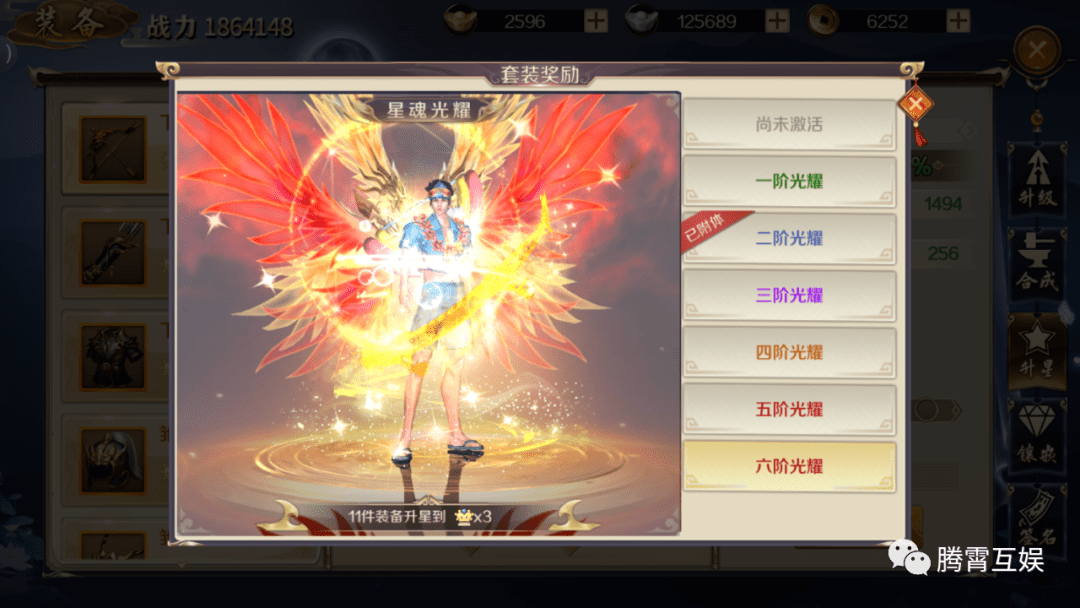Viewport: 1080px width, 608px height.
Task: Add copper coins next to 6252
Action: point(958,21)
